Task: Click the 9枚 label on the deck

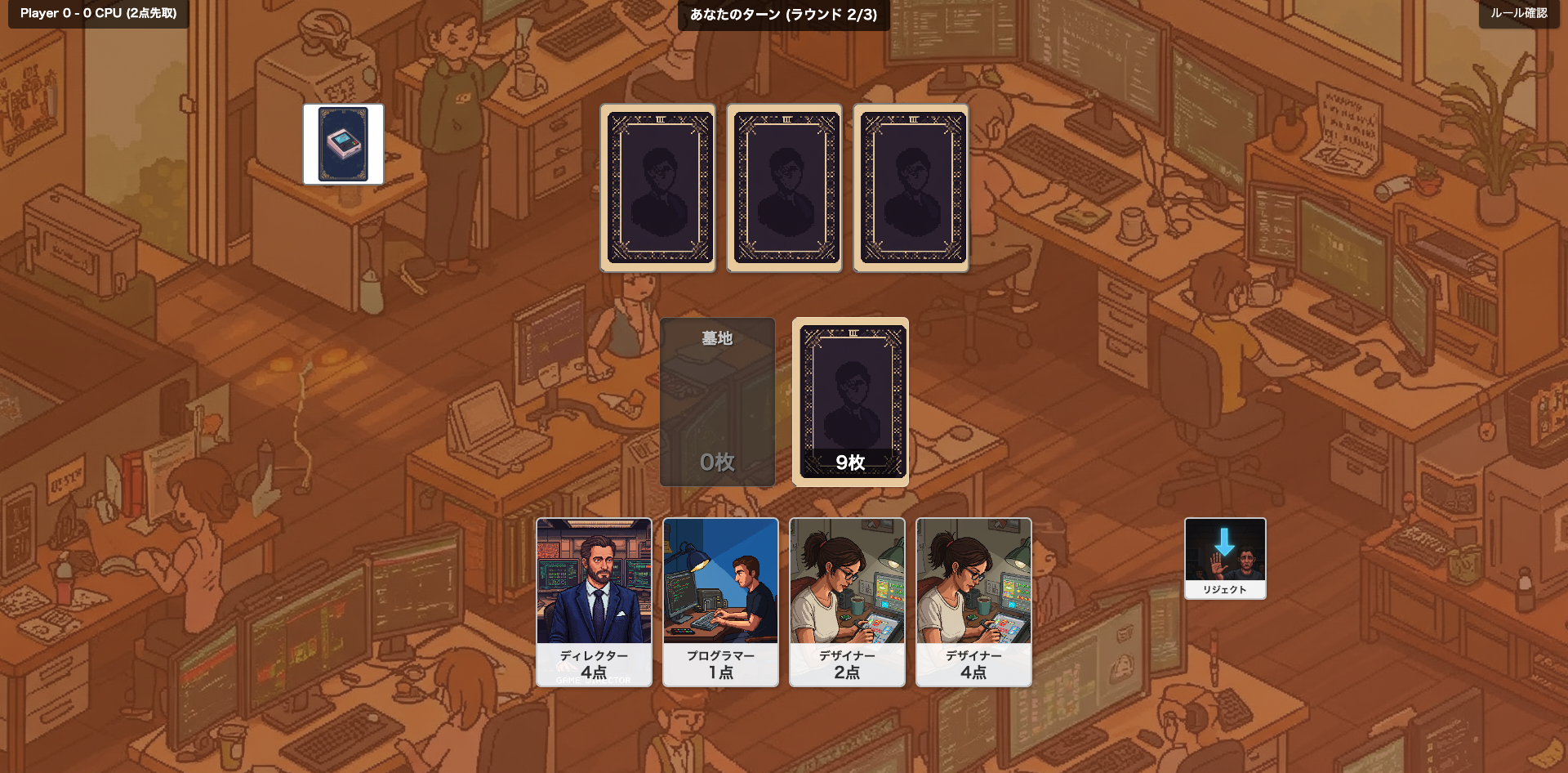Action: [x=849, y=462]
